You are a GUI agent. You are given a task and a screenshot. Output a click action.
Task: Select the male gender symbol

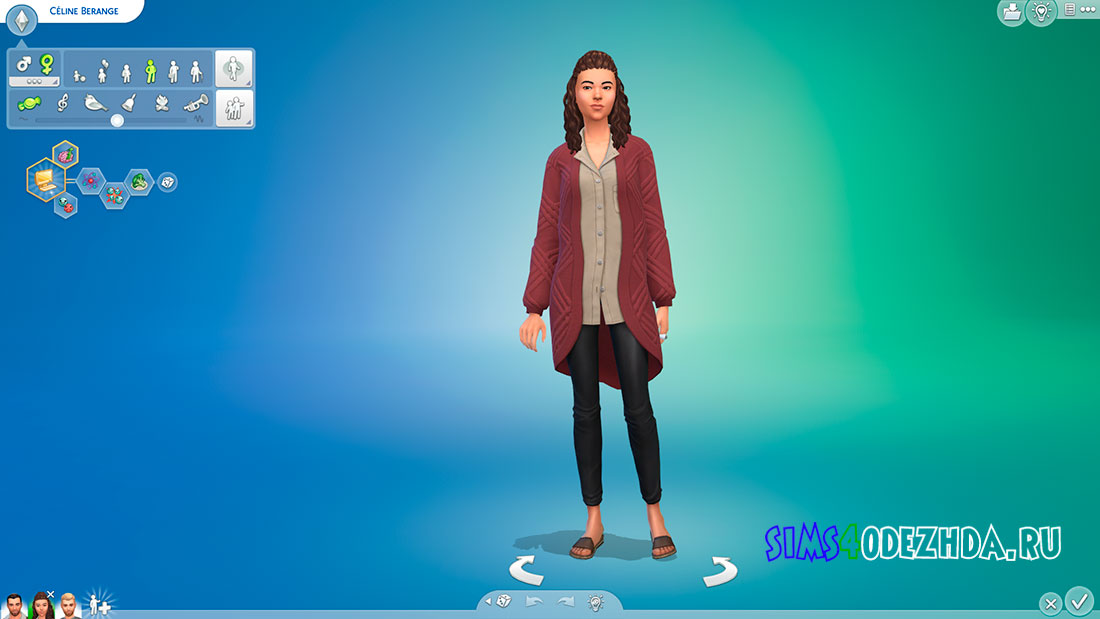(23, 65)
